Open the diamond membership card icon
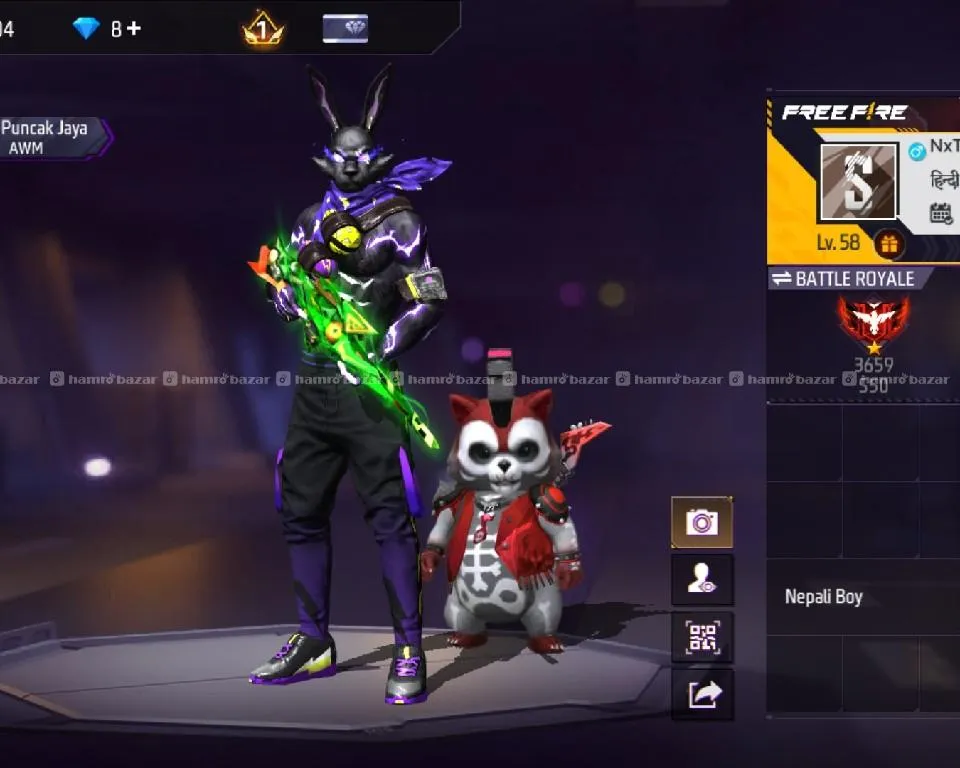The height and width of the screenshot is (768, 960). pos(345,29)
